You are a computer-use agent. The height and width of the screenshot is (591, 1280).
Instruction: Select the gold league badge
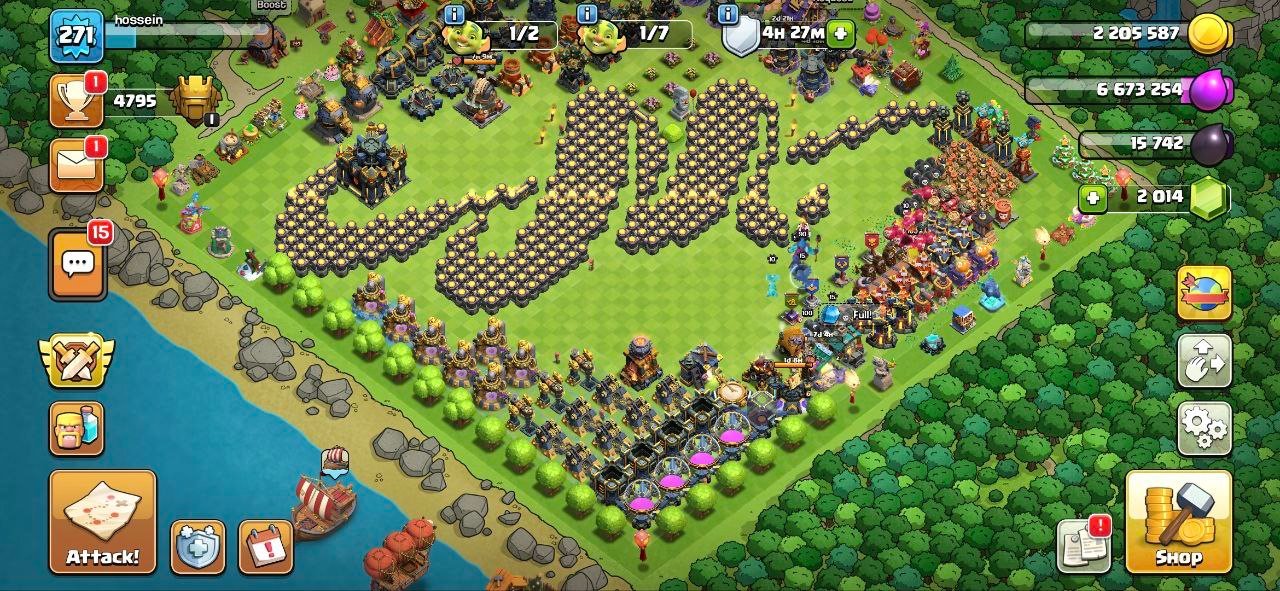pos(195,99)
